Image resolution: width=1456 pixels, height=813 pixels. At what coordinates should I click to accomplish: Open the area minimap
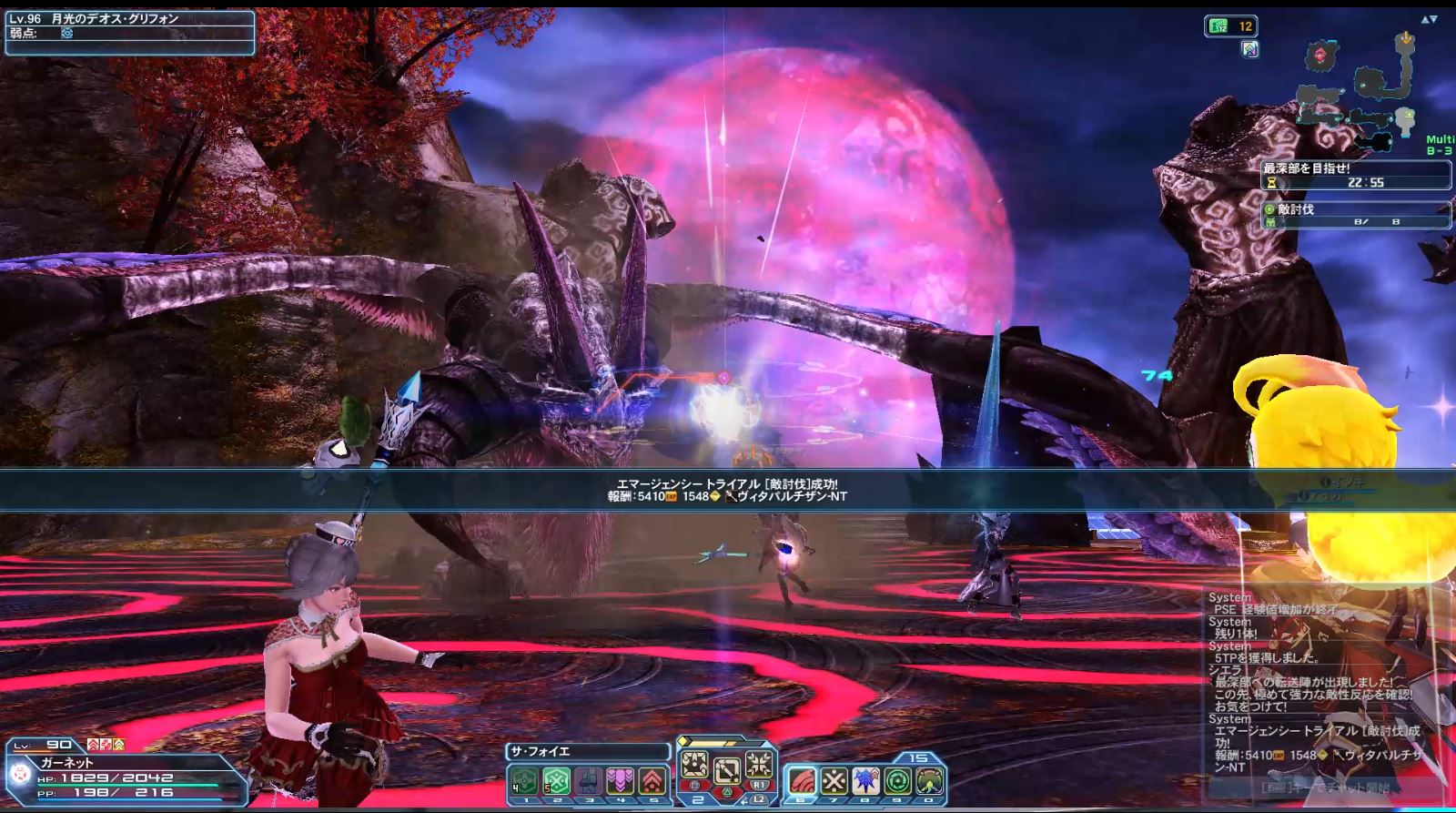tap(1356, 91)
